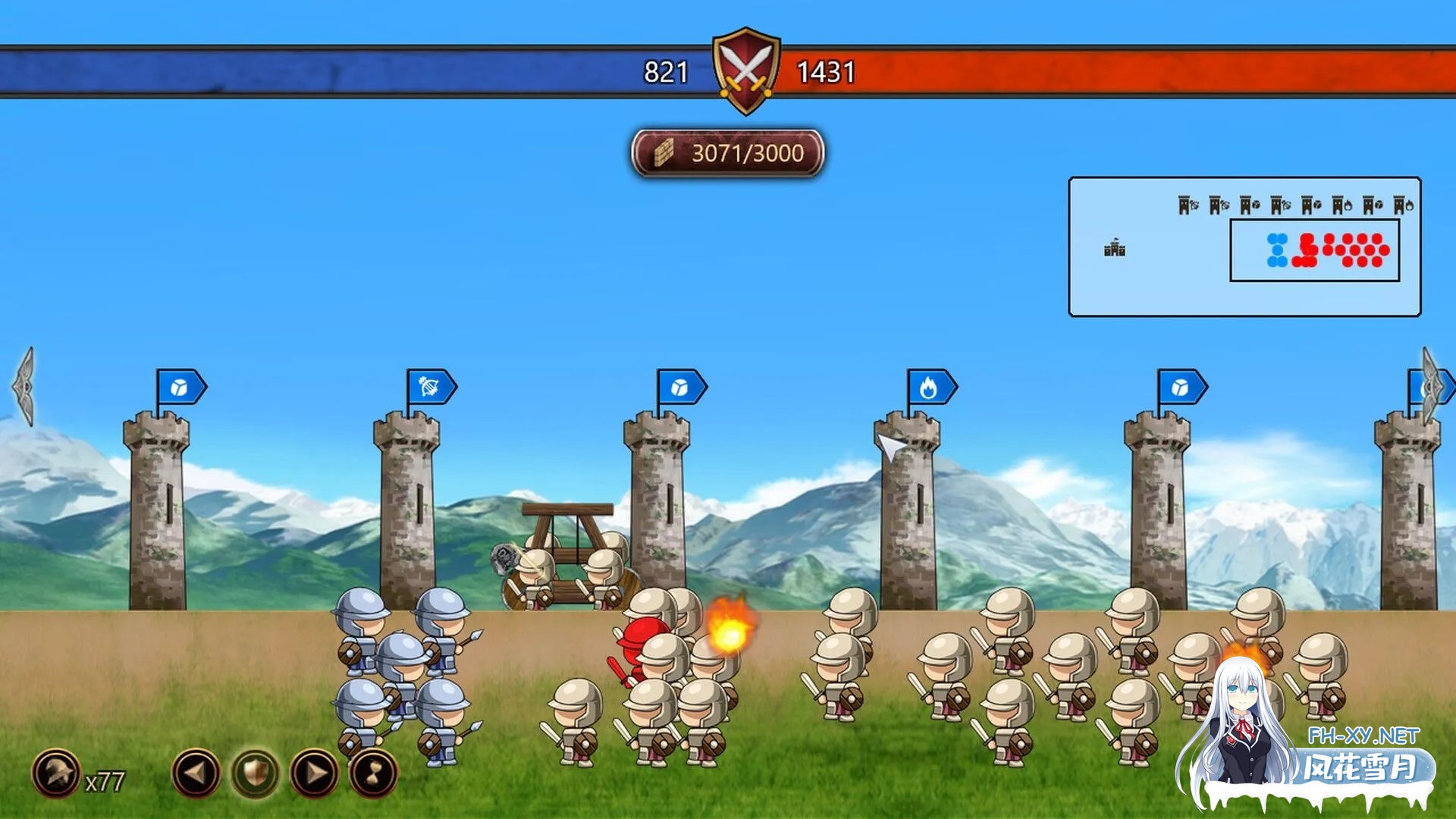Click the battlefield minimap panel
This screenshot has height=819, width=1456.
tap(1244, 246)
